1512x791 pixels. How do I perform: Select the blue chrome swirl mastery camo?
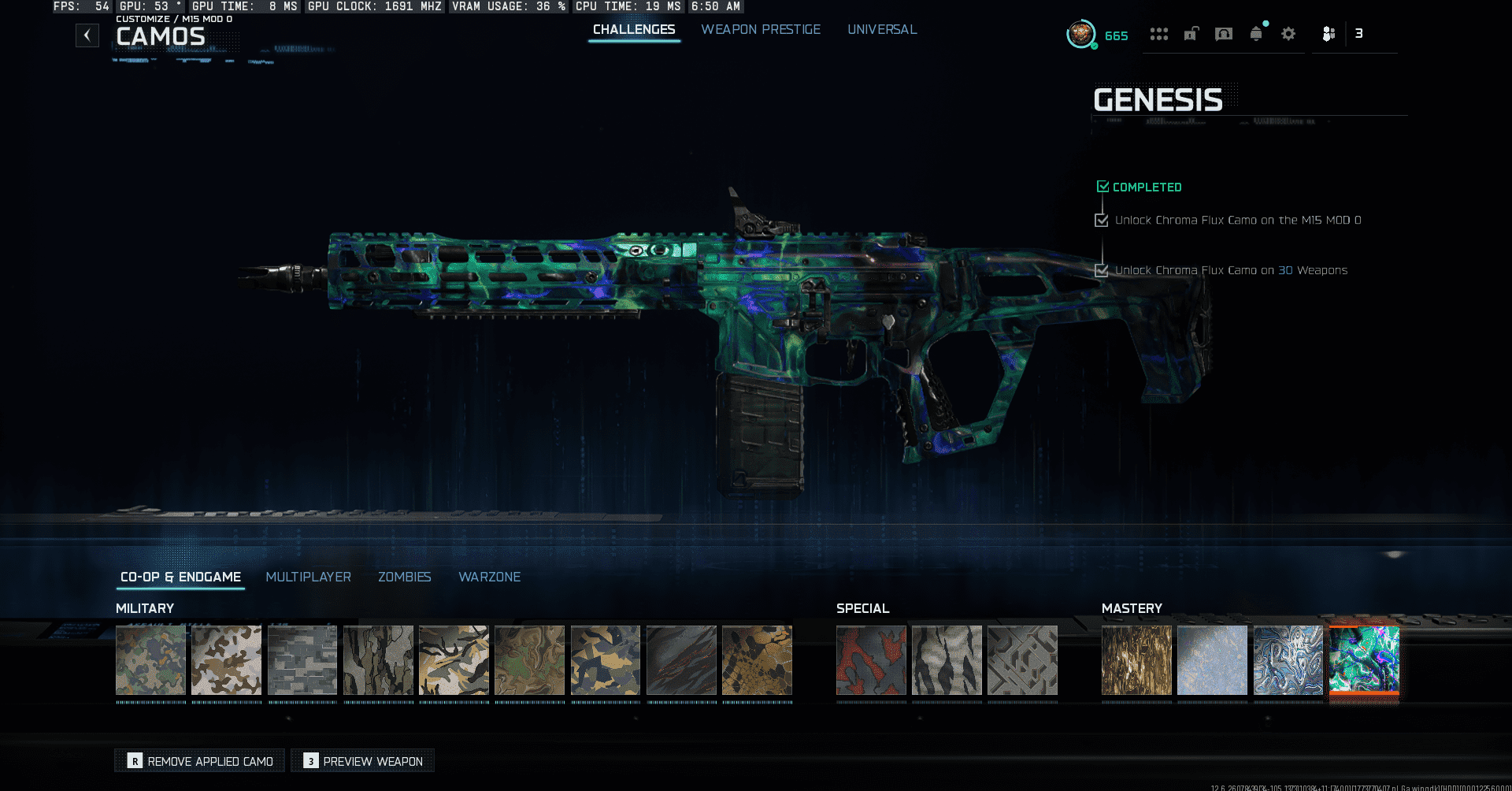(1288, 660)
